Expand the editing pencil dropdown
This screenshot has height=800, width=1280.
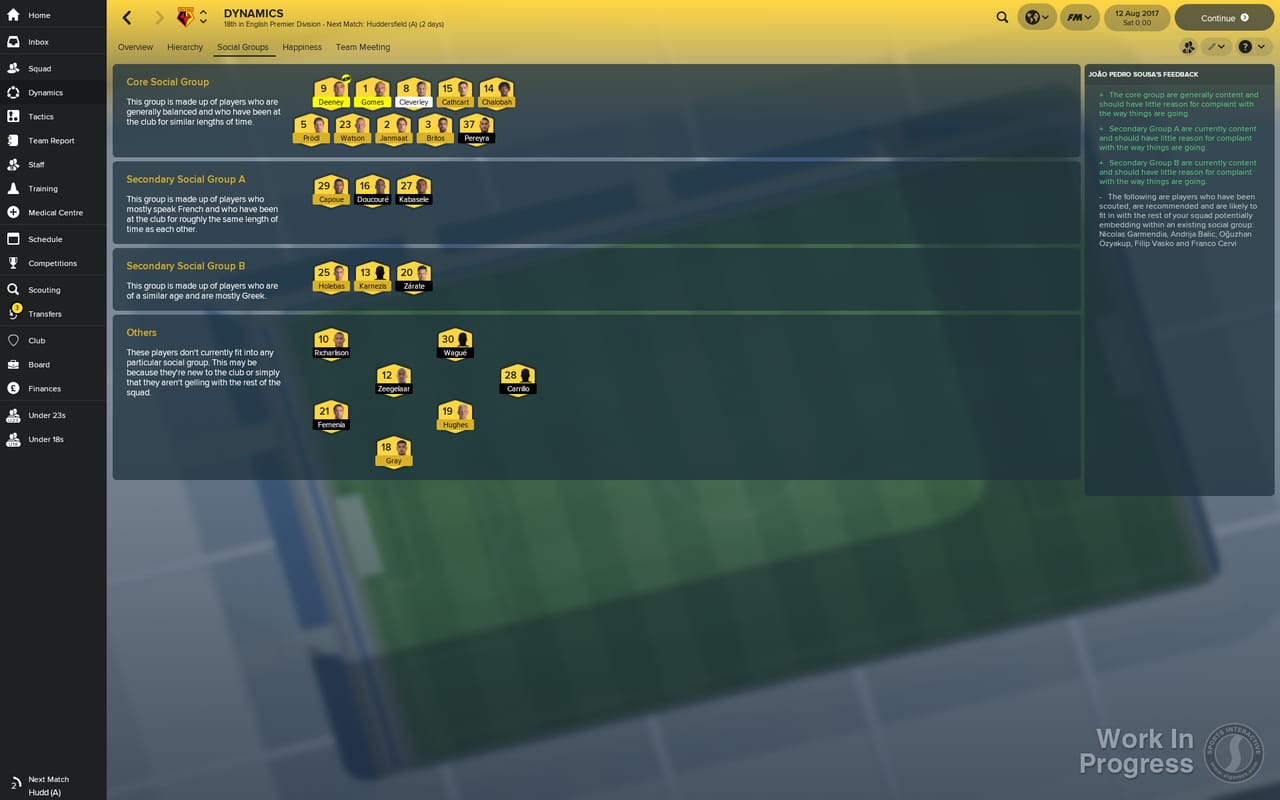point(1215,47)
